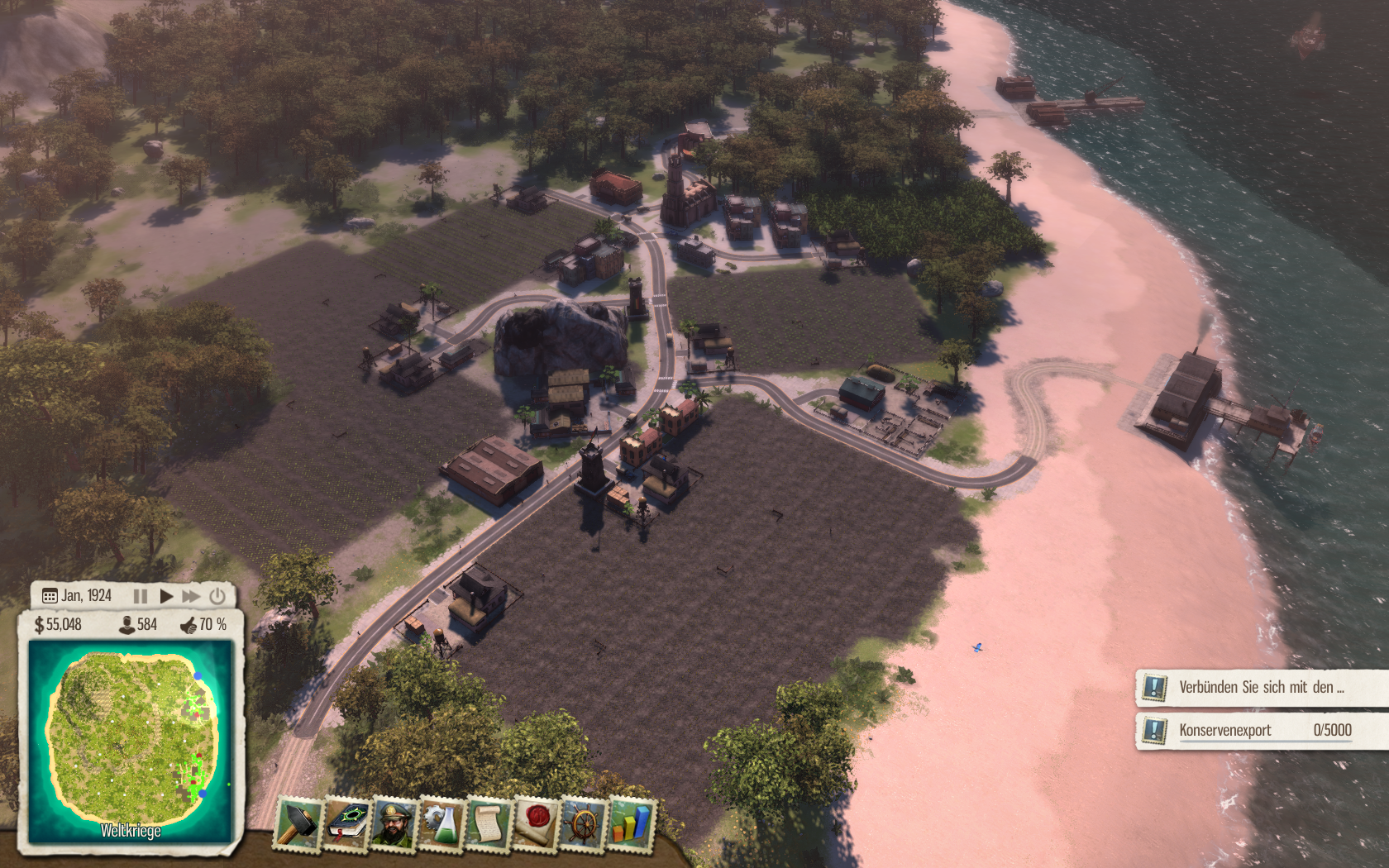Show overlays via the bar chart icon
The image size is (1389, 868).
[x=630, y=823]
